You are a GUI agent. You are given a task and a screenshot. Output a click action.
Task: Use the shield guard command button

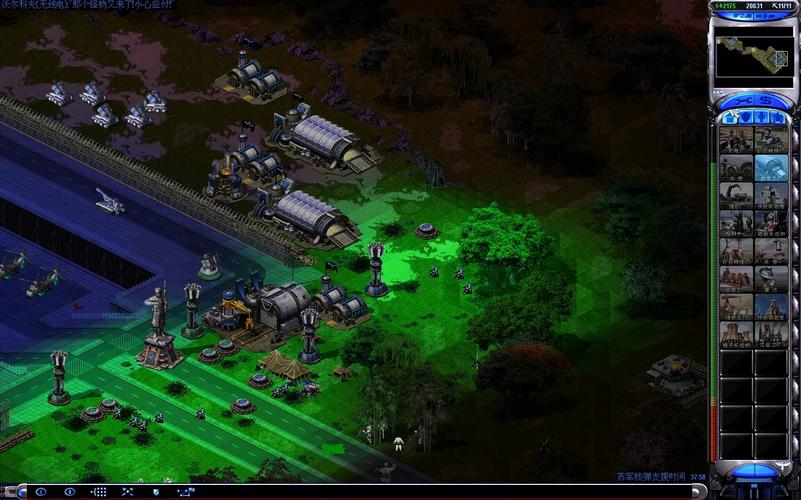(155, 492)
